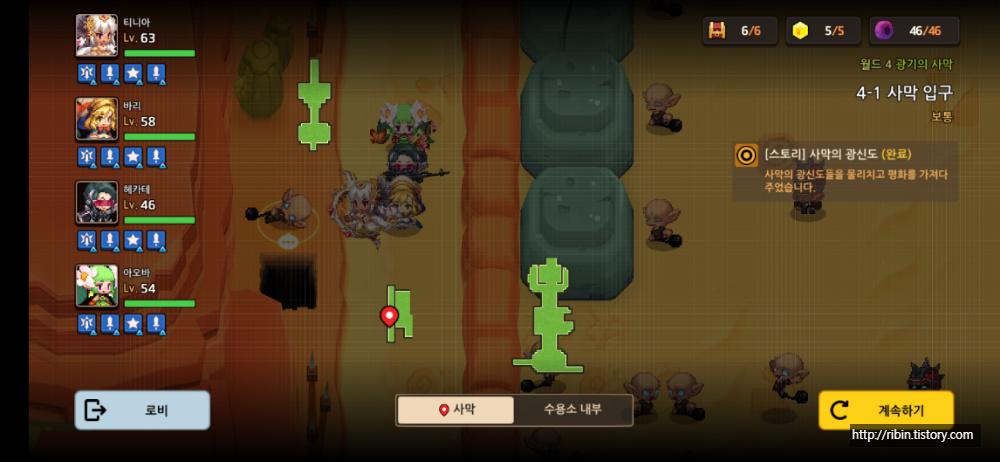1000x462 pixels.
Task: Switch to the 사막 map tab
Action: click(456, 410)
